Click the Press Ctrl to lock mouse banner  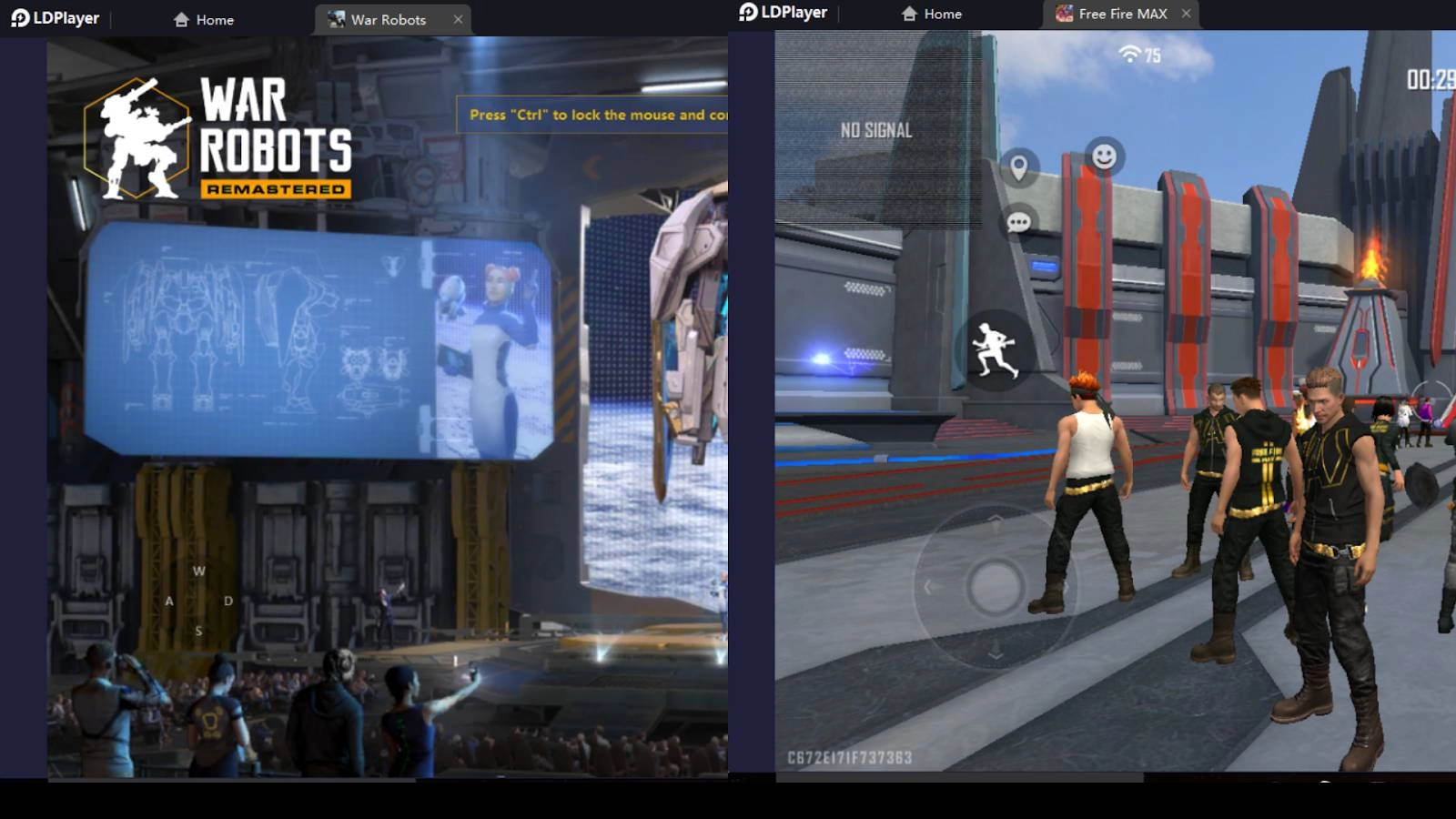pos(591,116)
